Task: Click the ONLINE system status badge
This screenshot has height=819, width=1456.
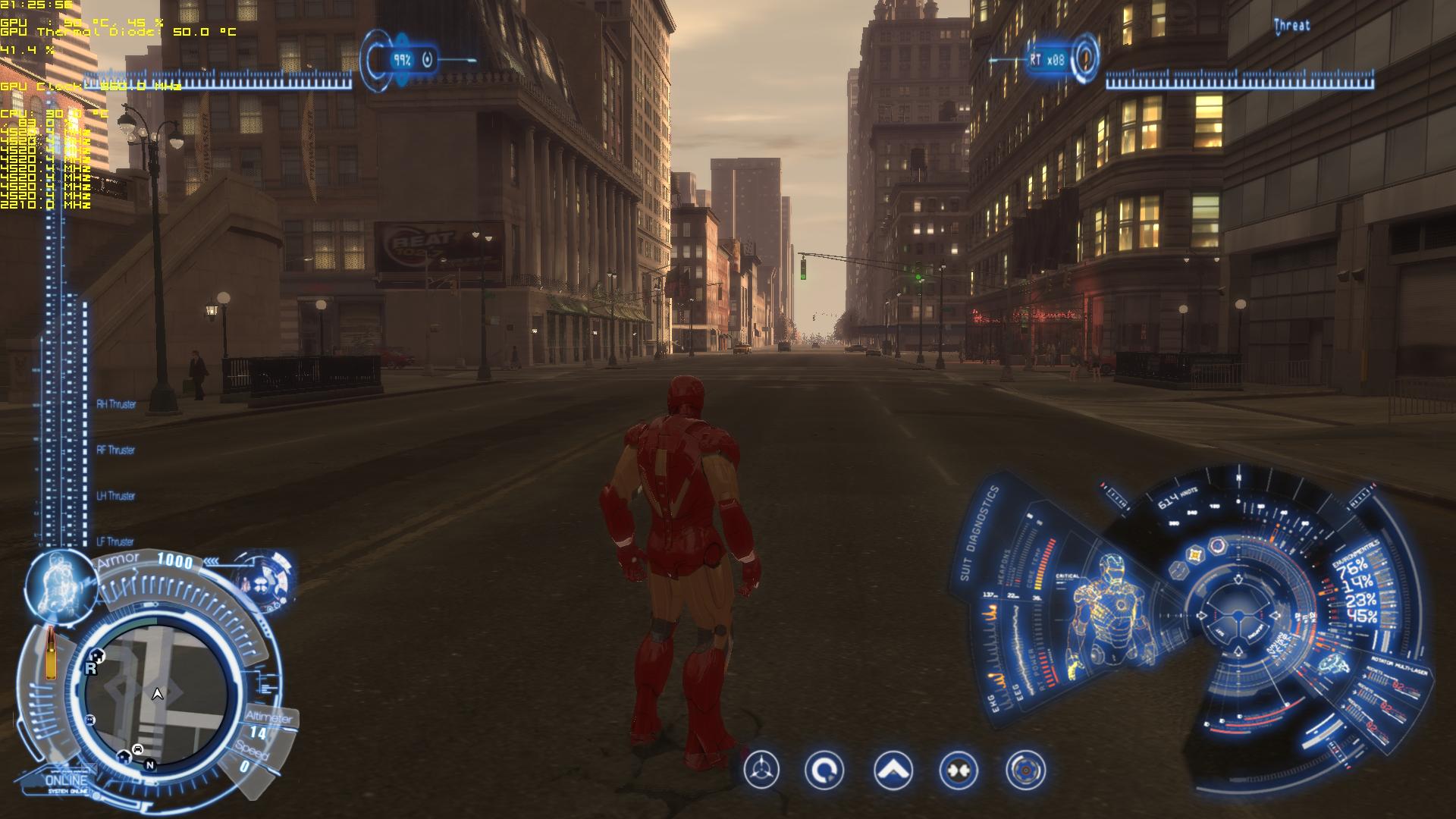Action: [67, 781]
